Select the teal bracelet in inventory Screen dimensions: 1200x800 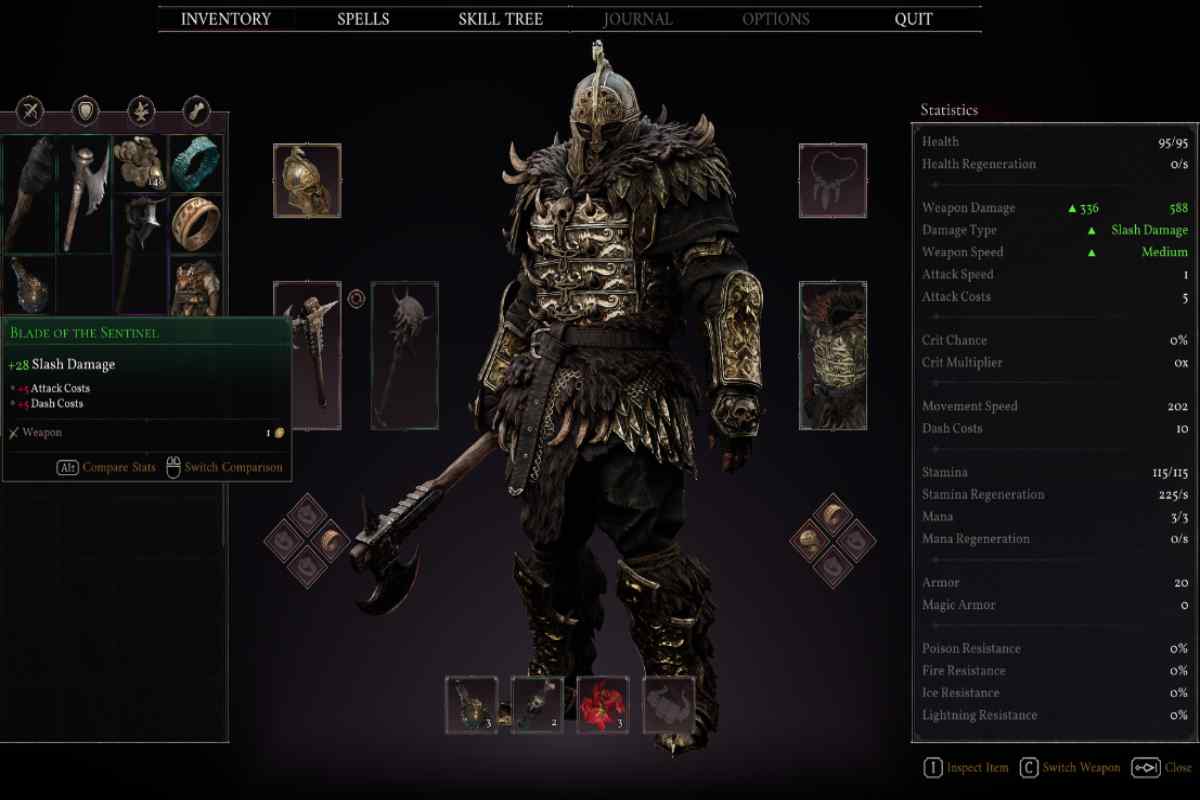pyautogui.click(x=195, y=163)
